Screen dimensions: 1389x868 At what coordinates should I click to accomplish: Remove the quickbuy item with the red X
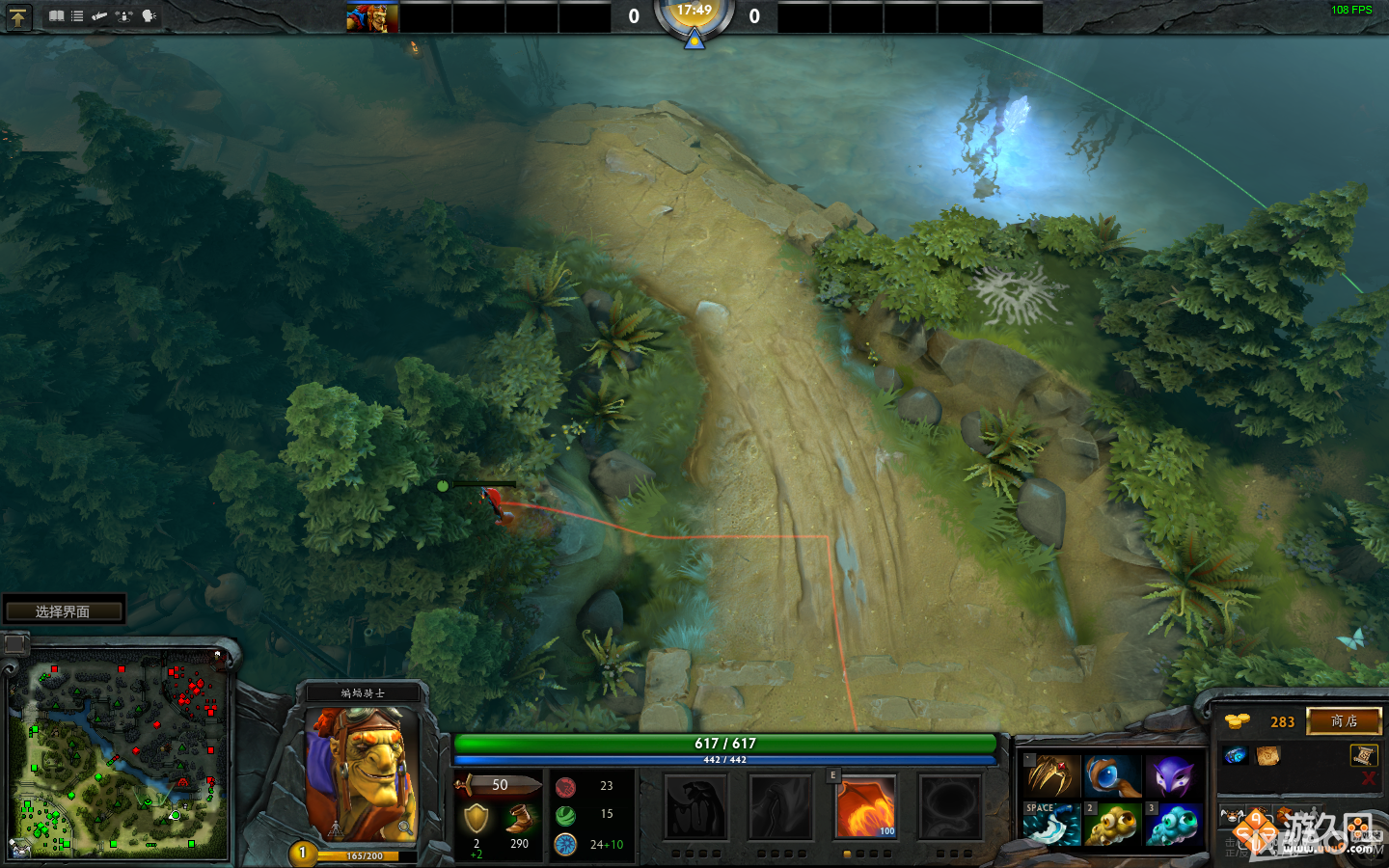click(x=1368, y=778)
